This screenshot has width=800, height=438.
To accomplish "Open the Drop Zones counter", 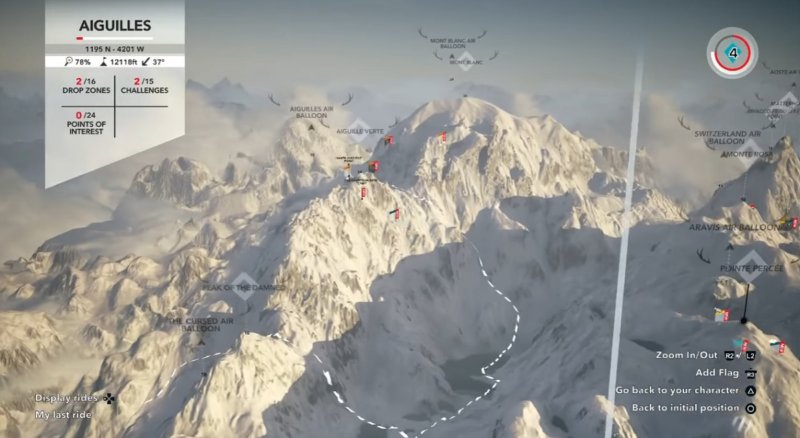I will [x=79, y=85].
